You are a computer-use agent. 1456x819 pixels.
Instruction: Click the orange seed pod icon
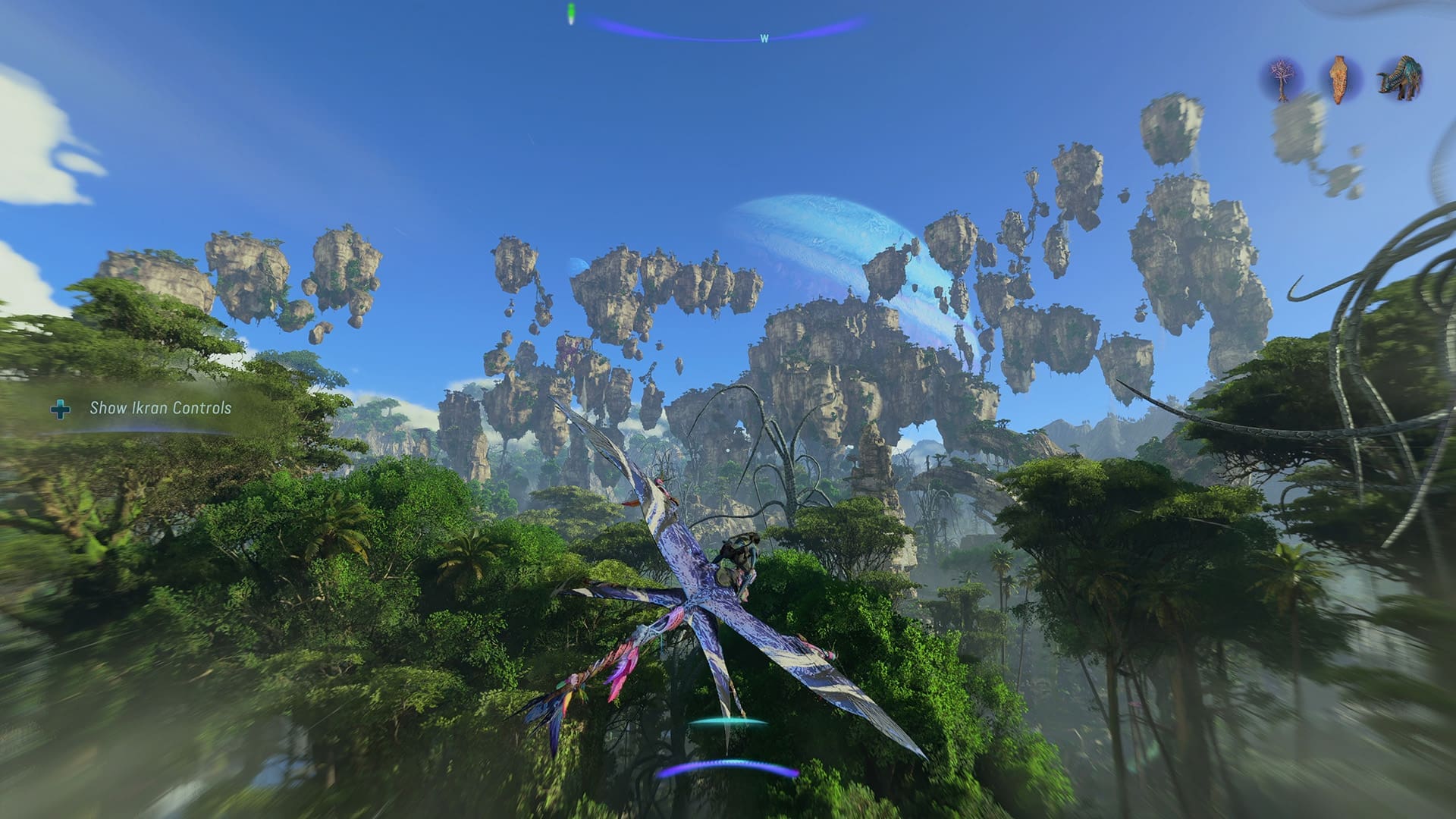pos(1338,80)
